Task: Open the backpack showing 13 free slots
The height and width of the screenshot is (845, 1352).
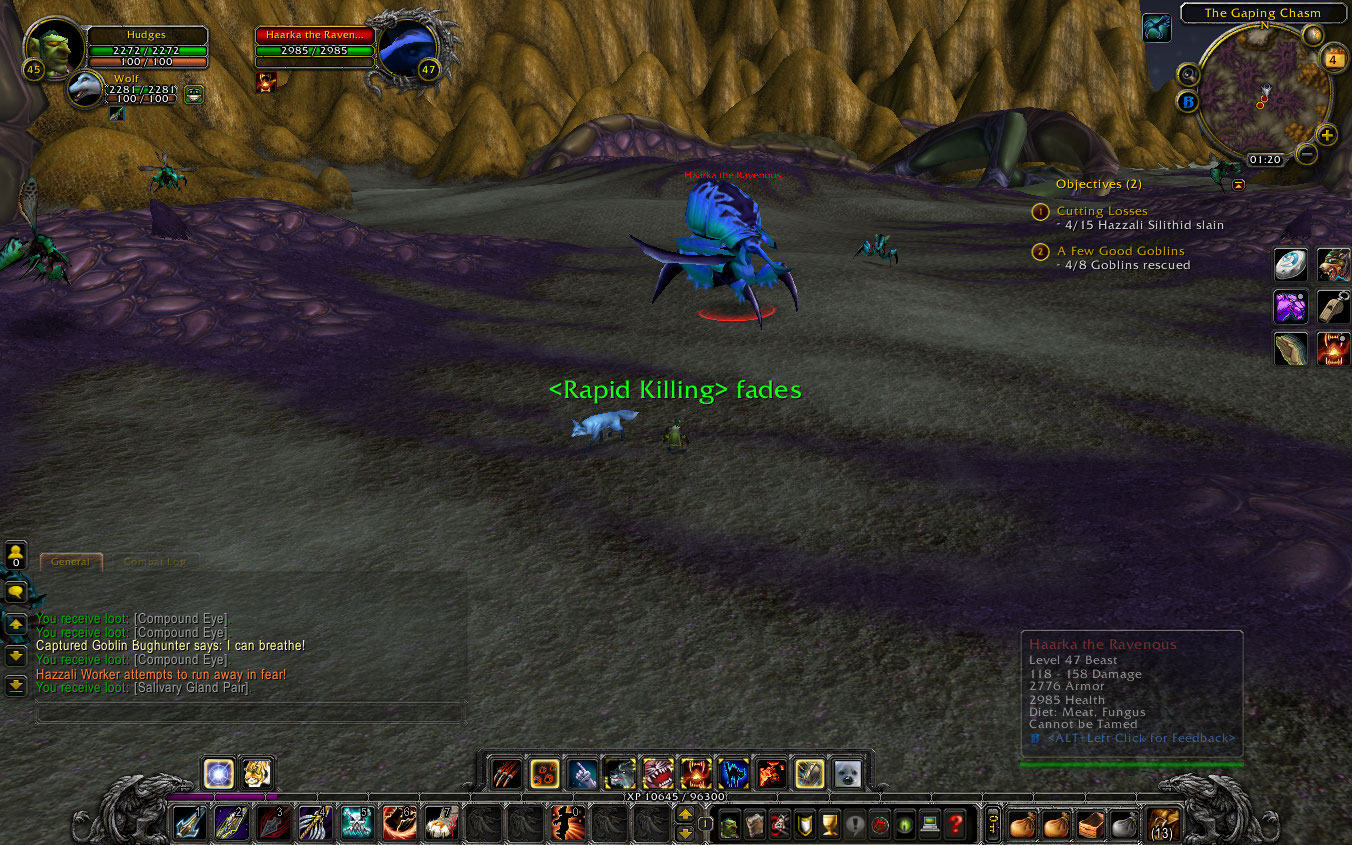Action: click(1162, 825)
